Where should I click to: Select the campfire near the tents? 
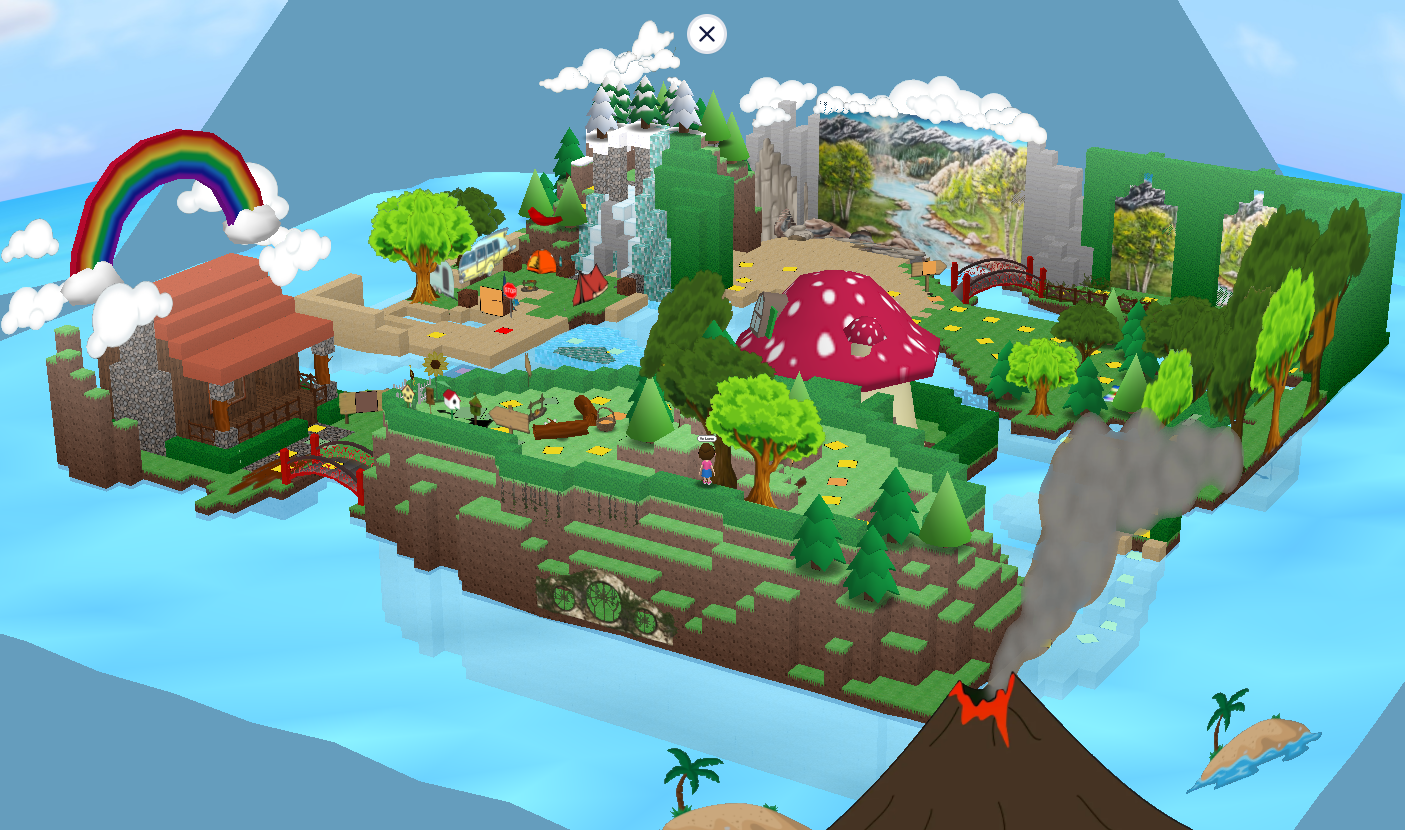tap(529, 287)
